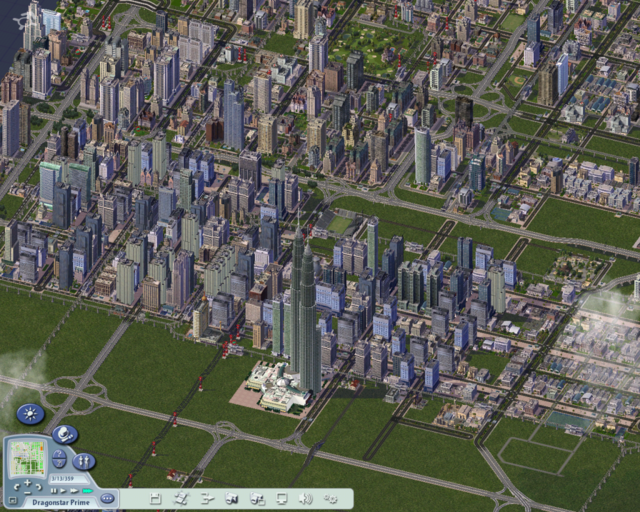This screenshot has height=512, width=640.
Task: Click the lower question mark button
Action: (59, 465)
